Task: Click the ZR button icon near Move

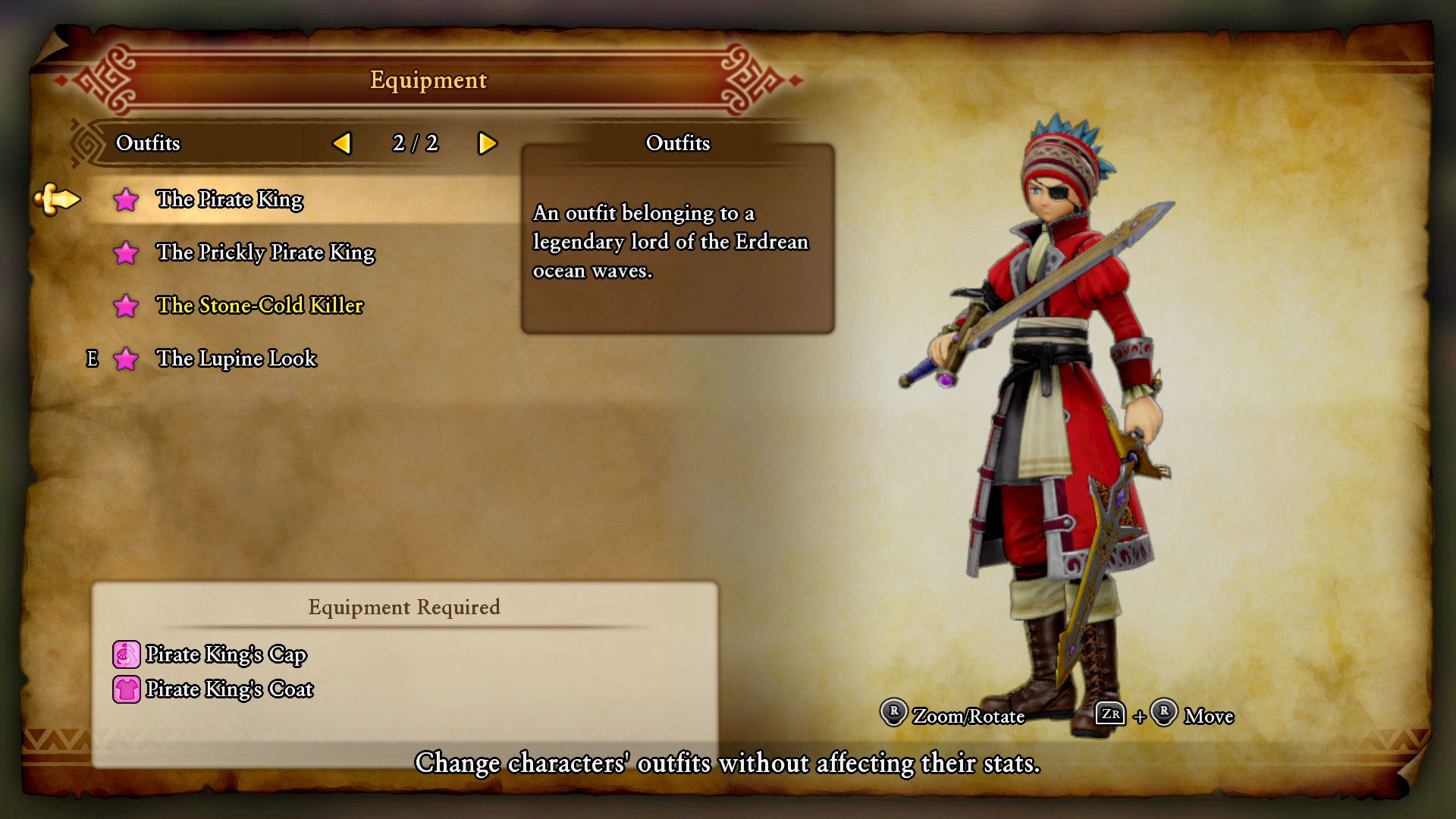Action: (x=1109, y=715)
